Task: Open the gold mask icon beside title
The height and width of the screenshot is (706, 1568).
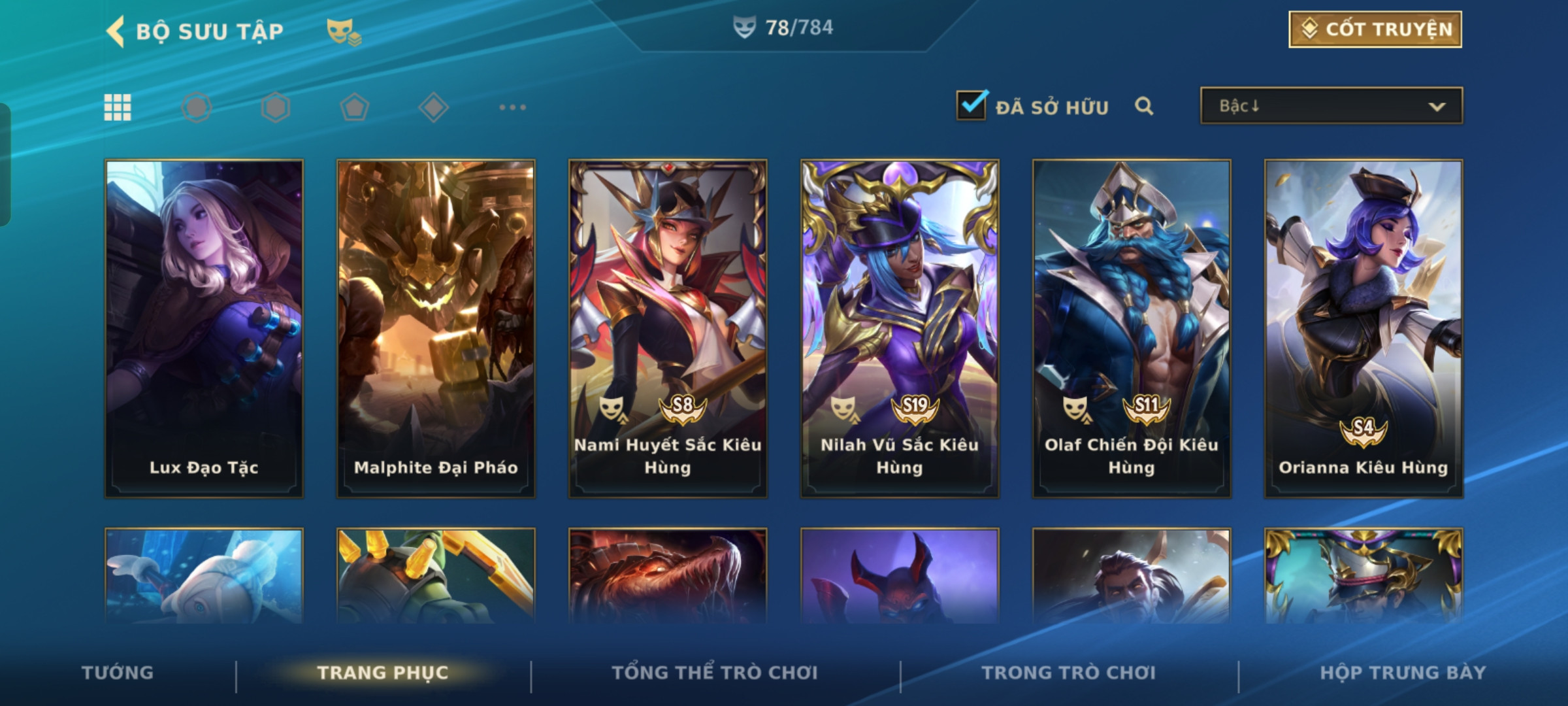Action: 343,31
